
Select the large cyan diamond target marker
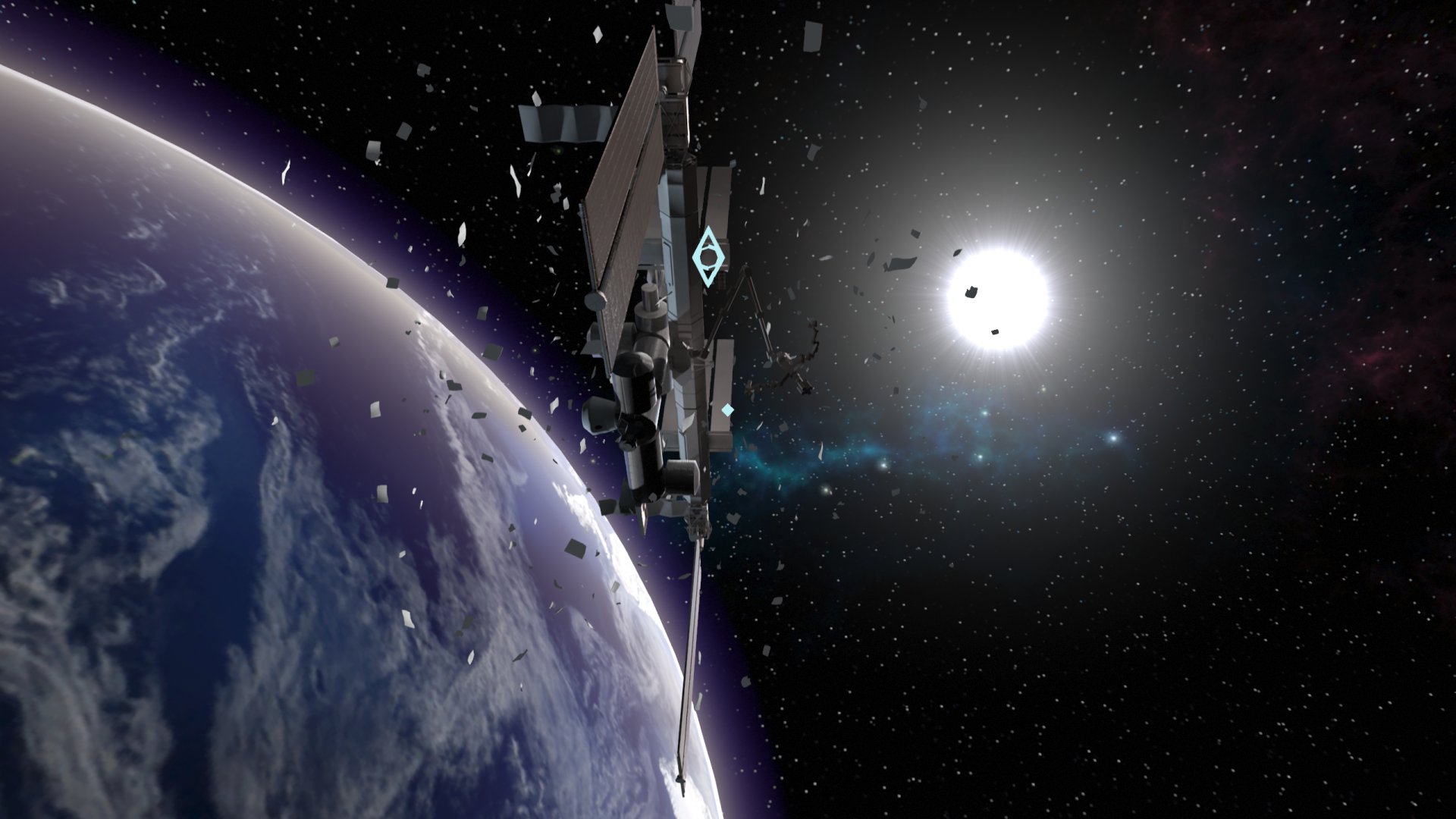[708, 256]
